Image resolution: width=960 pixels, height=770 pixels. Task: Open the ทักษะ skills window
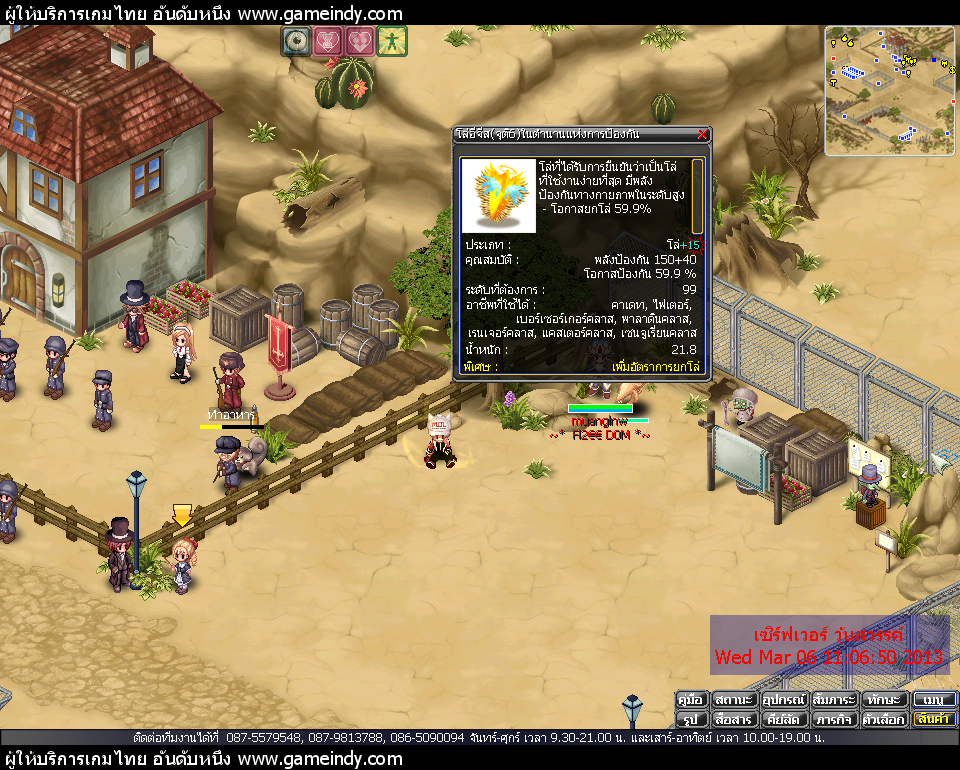(884, 700)
